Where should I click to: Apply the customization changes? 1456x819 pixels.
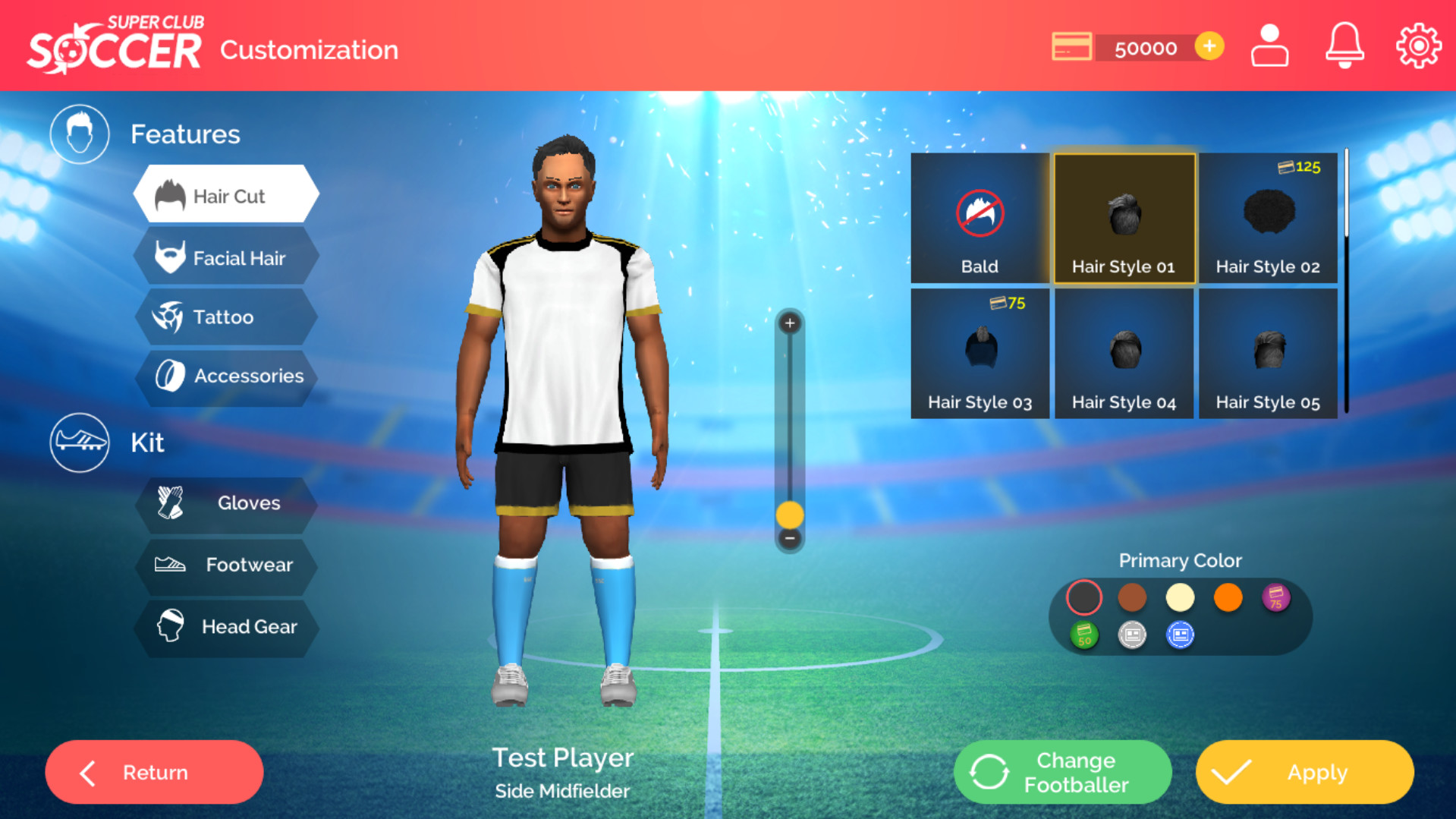pyautogui.click(x=1304, y=773)
